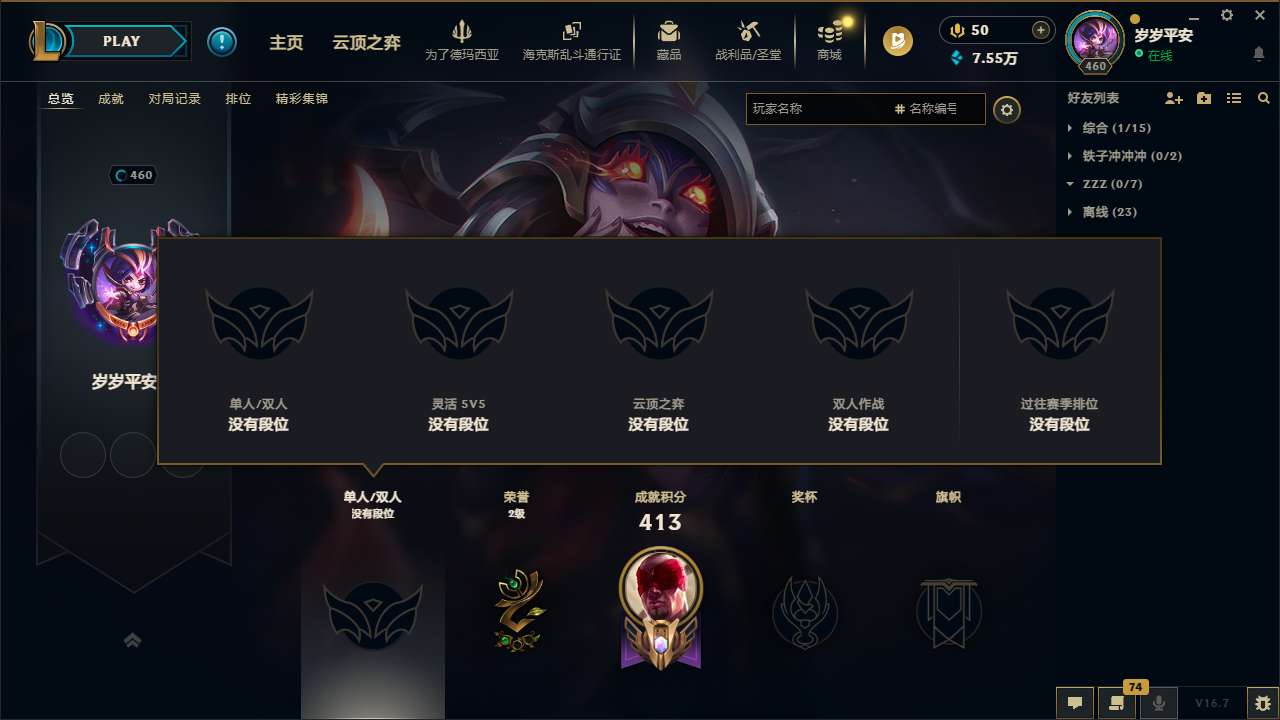Click the settings gear in the top right
The image size is (1280, 720).
pos(1226,15)
